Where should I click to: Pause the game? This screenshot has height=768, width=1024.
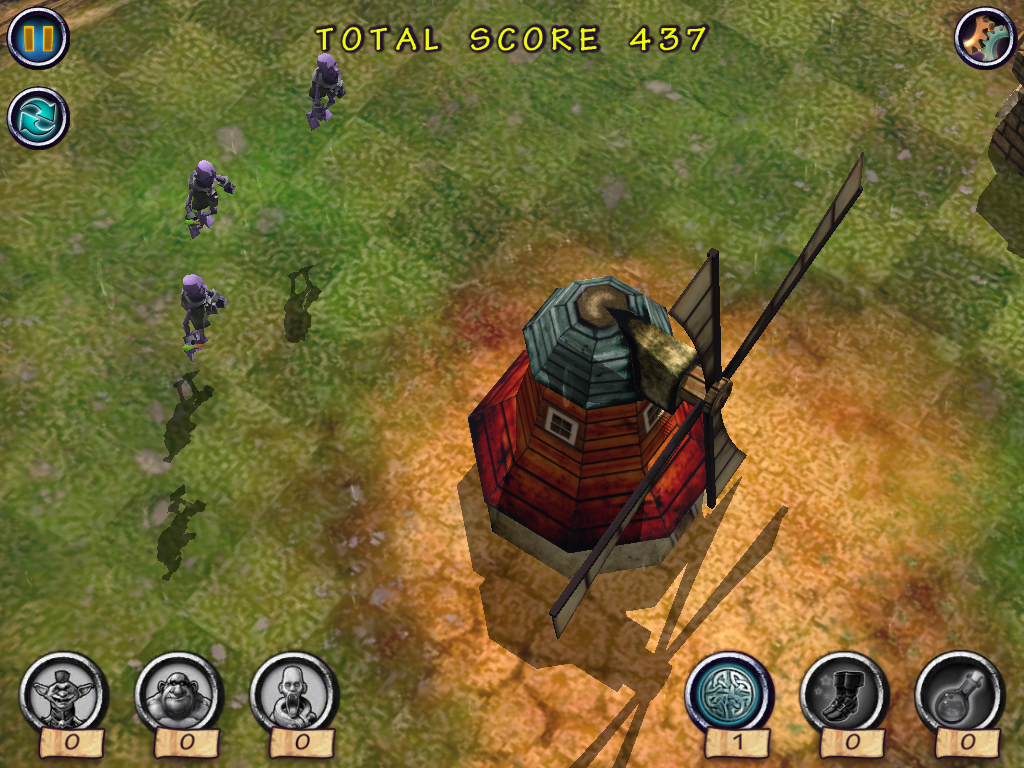pos(38,38)
